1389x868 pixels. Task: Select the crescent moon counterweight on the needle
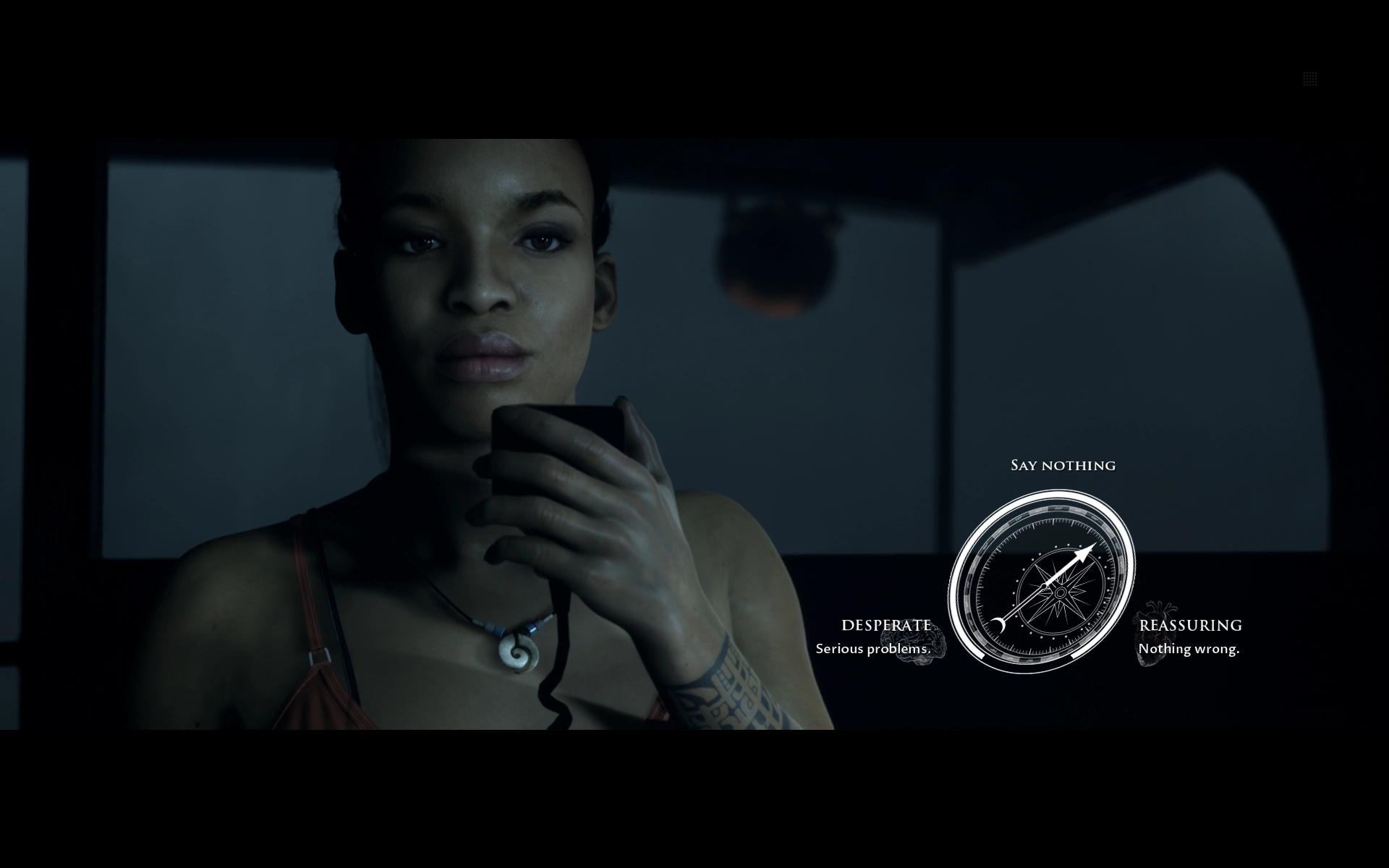coord(999,626)
